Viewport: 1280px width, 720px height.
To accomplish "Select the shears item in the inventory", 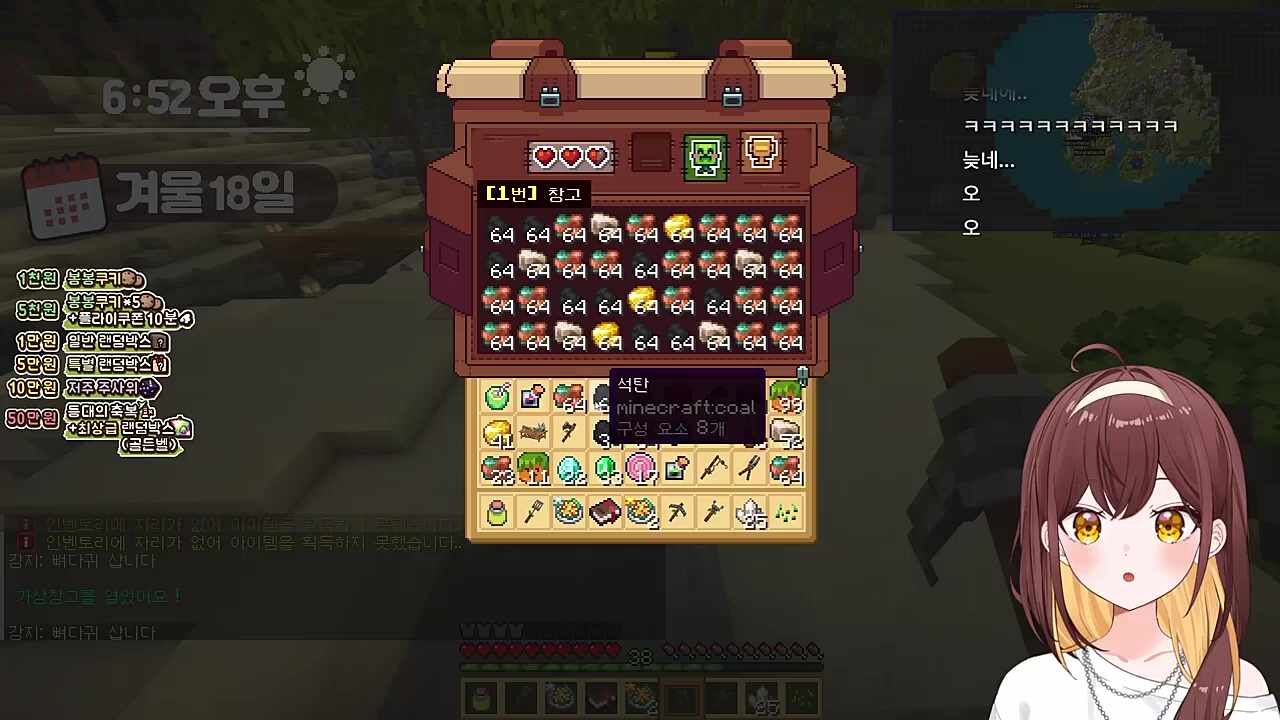I will coord(749,467).
